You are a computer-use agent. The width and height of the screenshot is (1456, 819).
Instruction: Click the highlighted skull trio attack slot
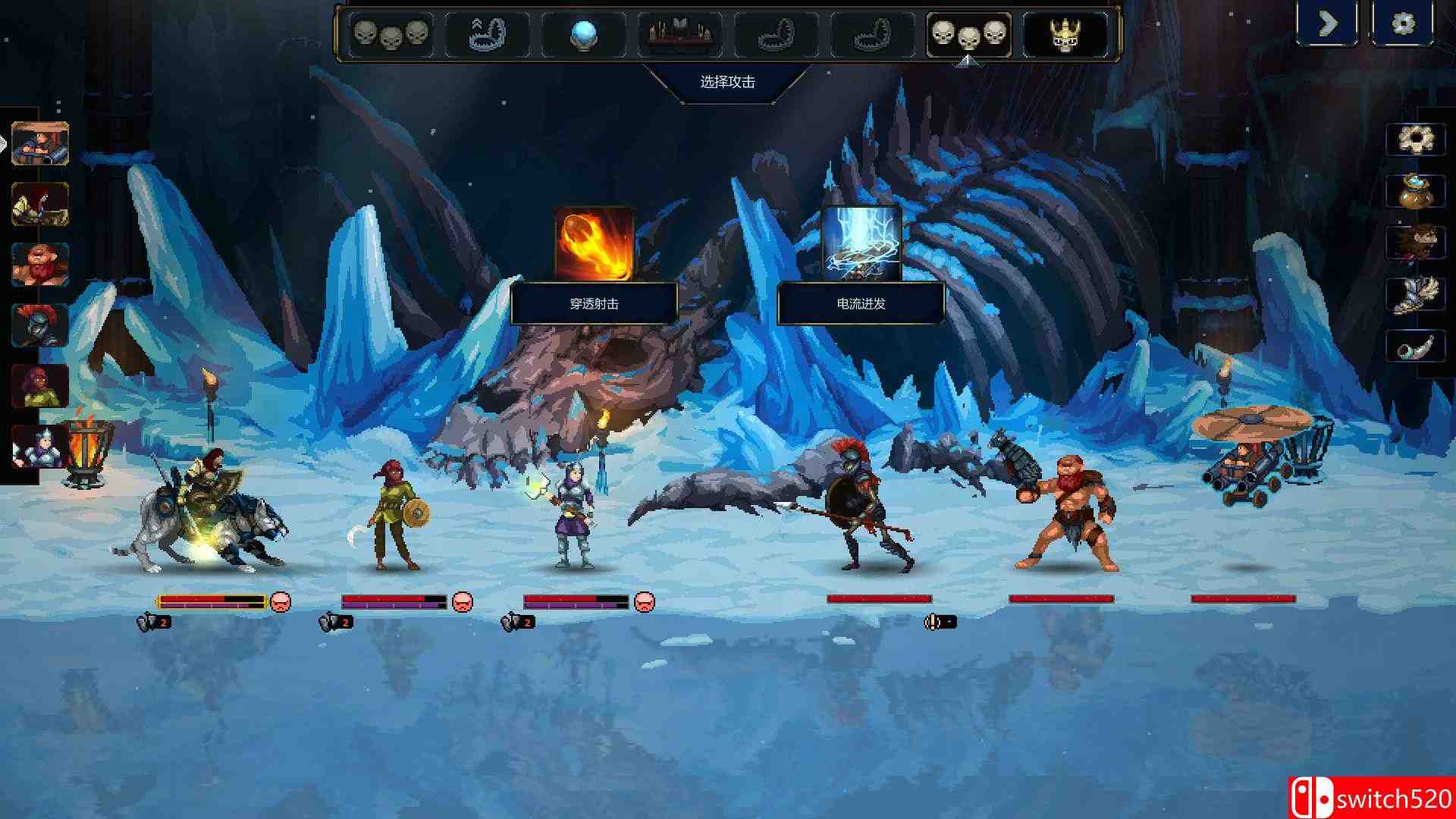[967, 34]
